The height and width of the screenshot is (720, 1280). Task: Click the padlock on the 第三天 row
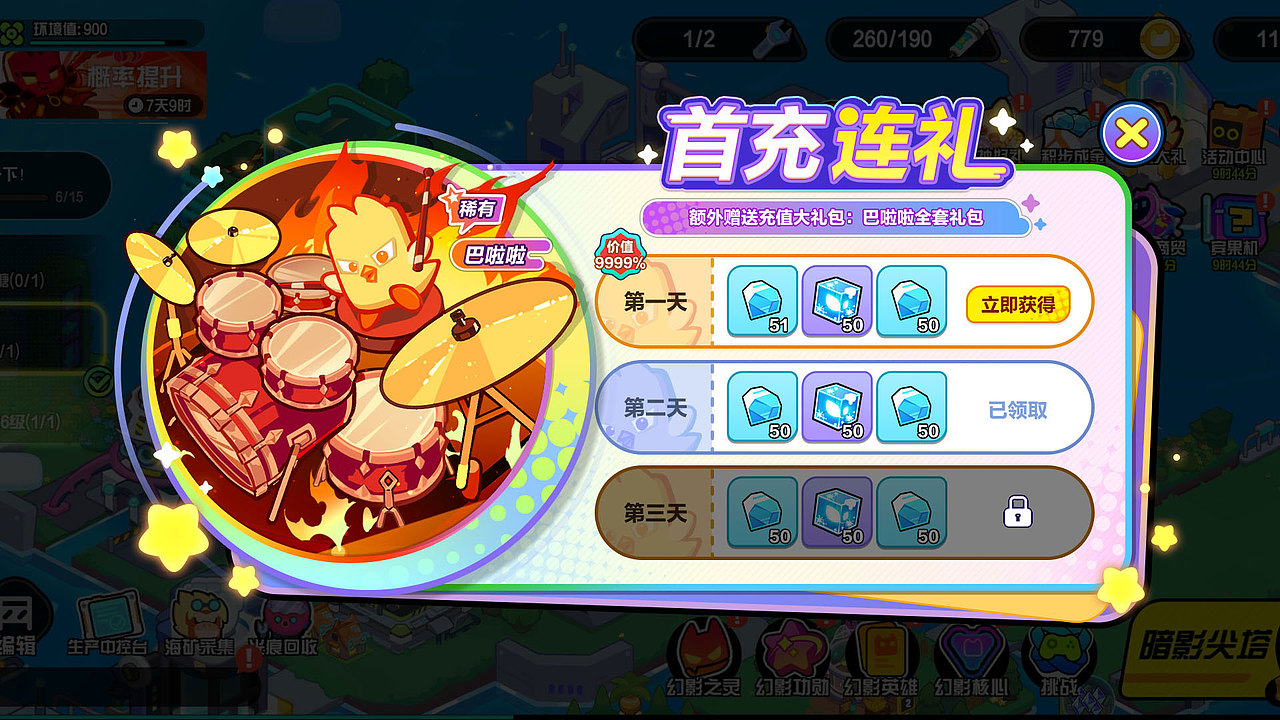tap(1016, 512)
